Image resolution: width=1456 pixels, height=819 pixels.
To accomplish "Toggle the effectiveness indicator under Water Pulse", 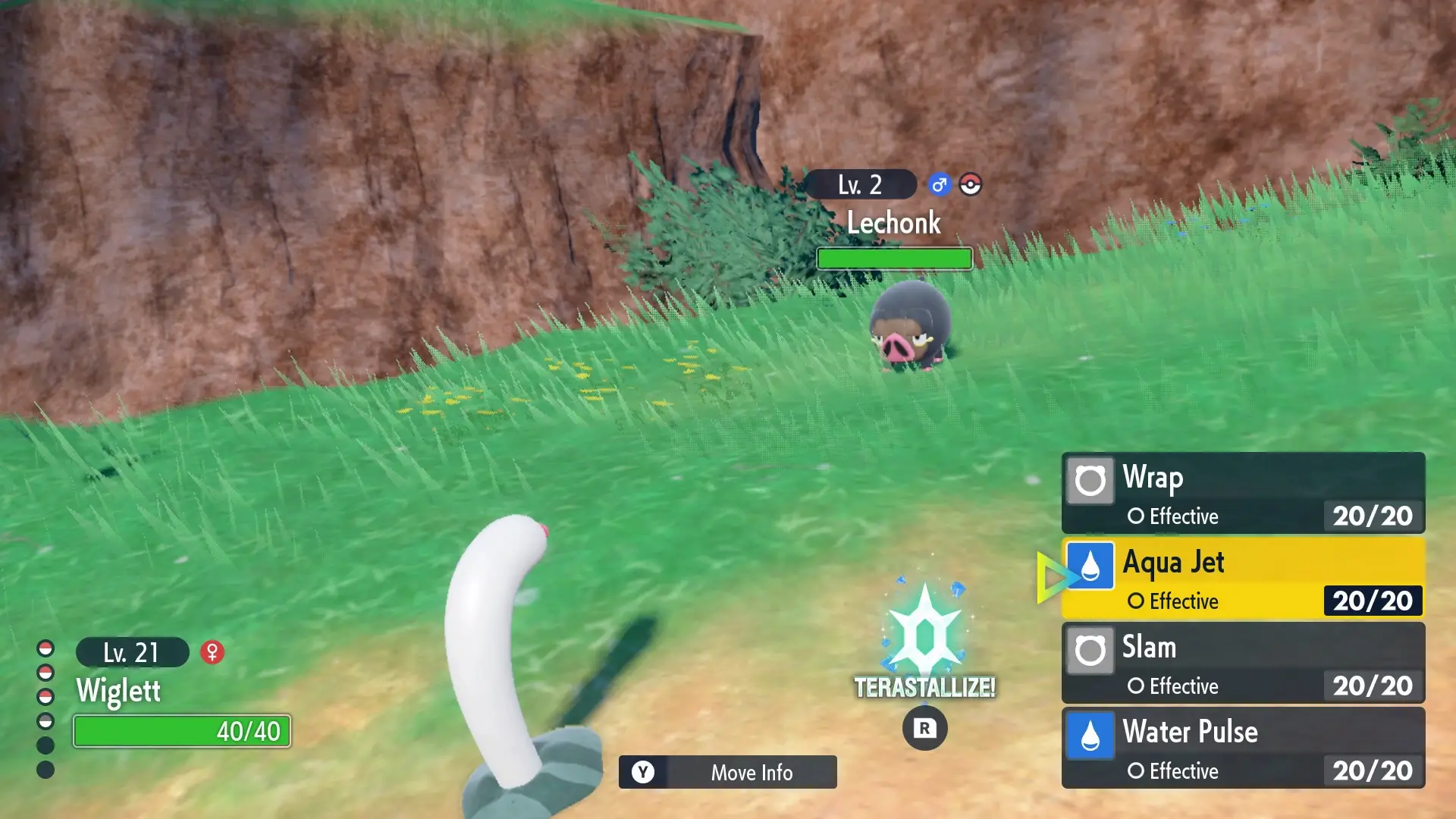I will [x=1136, y=771].
